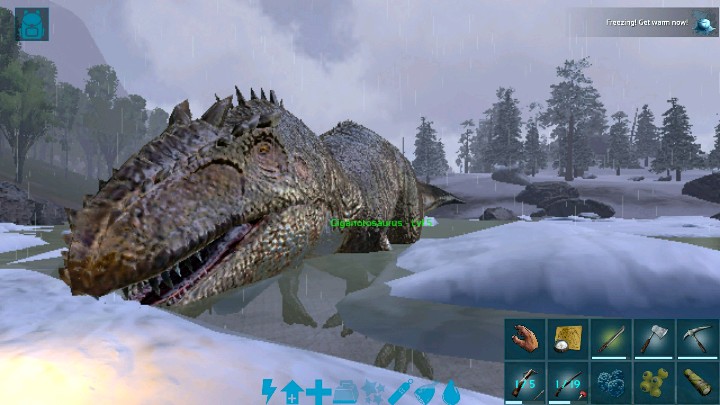The height and width of the screenshot is (405, 720).
Task: Select the rifle slot with the red dart
Action: [567, 382]
